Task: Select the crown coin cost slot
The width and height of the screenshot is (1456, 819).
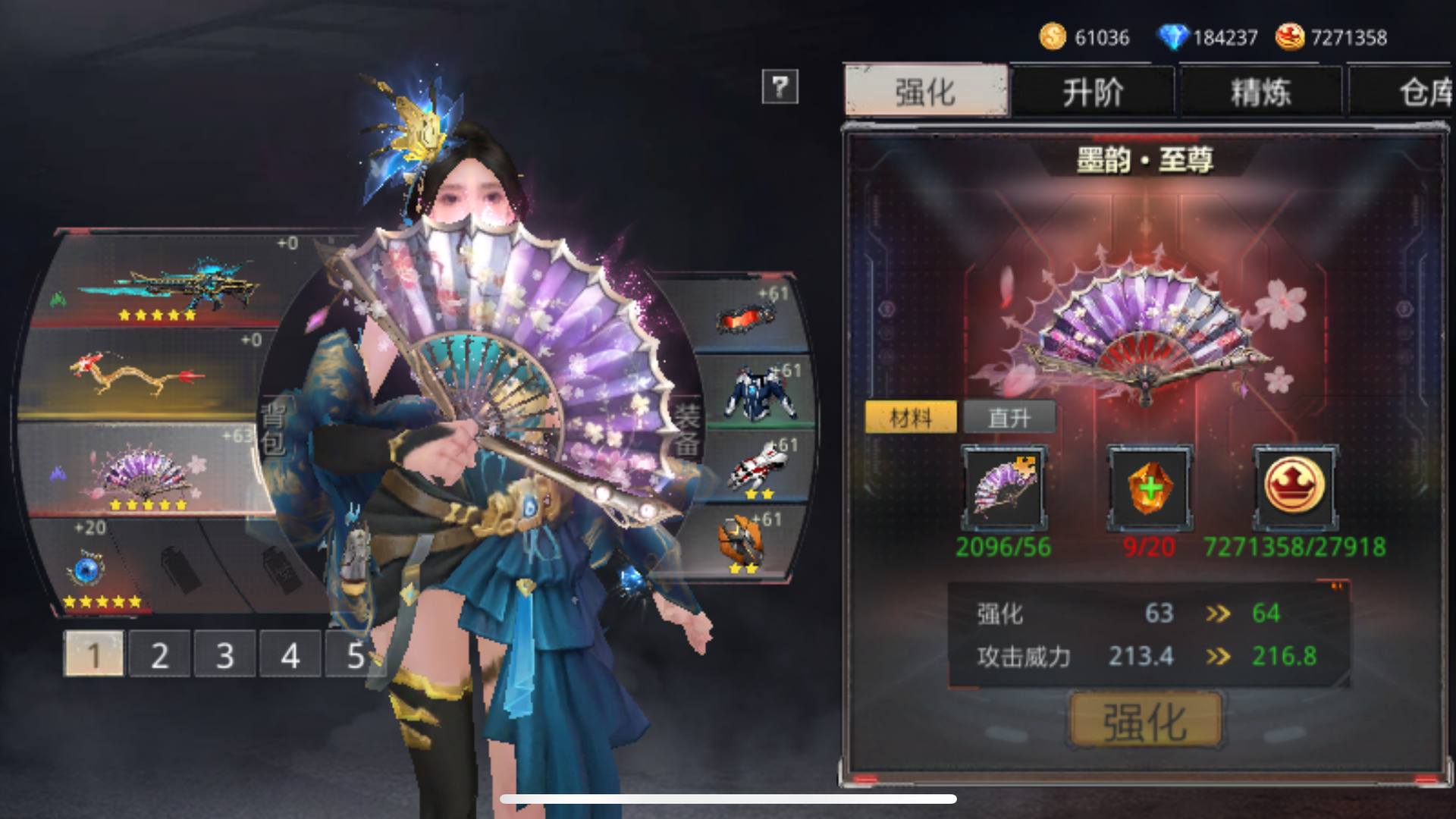Action: click(1294, 488)
